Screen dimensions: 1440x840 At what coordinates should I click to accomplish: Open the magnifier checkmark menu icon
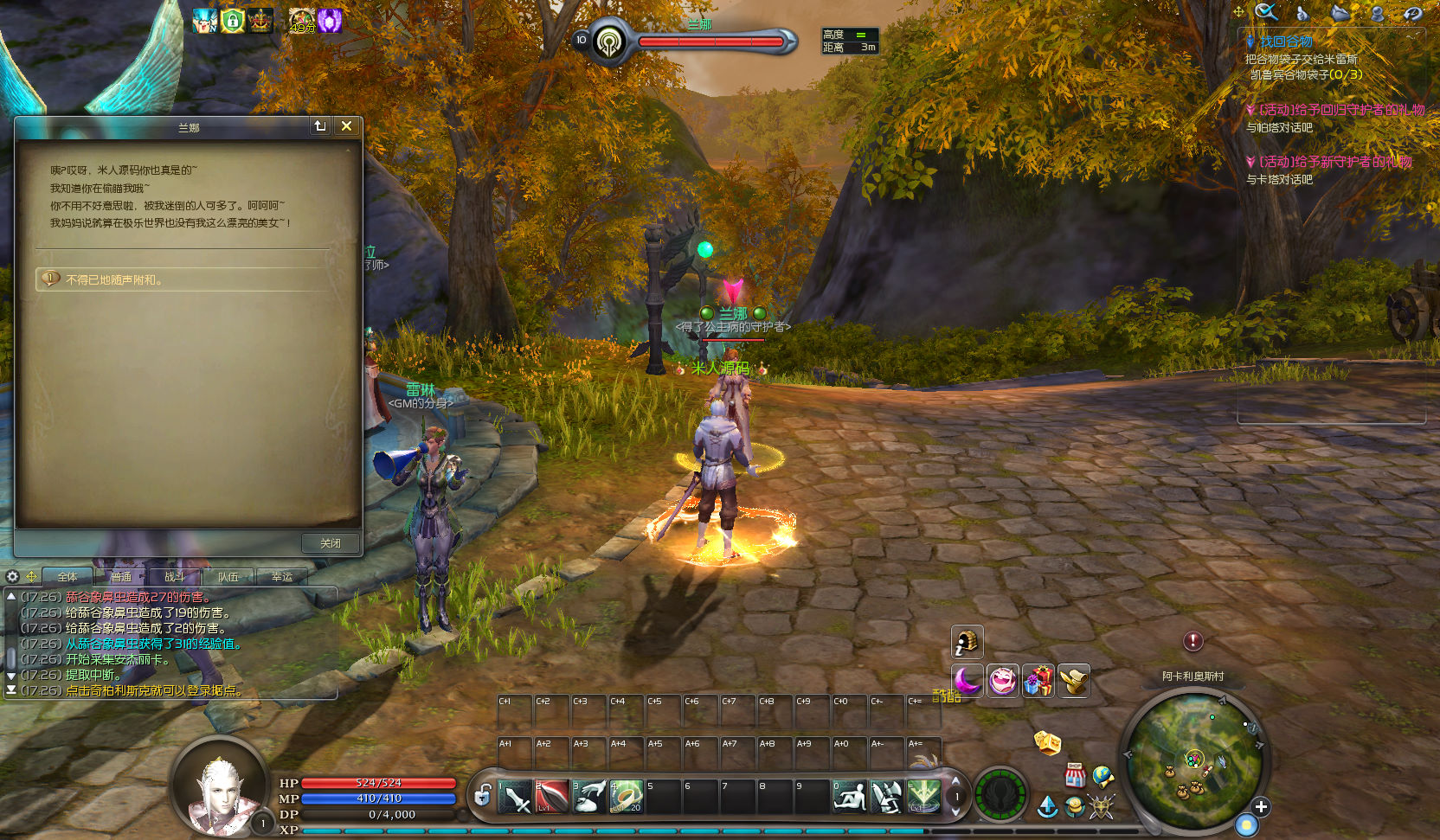pos(1266,12)
